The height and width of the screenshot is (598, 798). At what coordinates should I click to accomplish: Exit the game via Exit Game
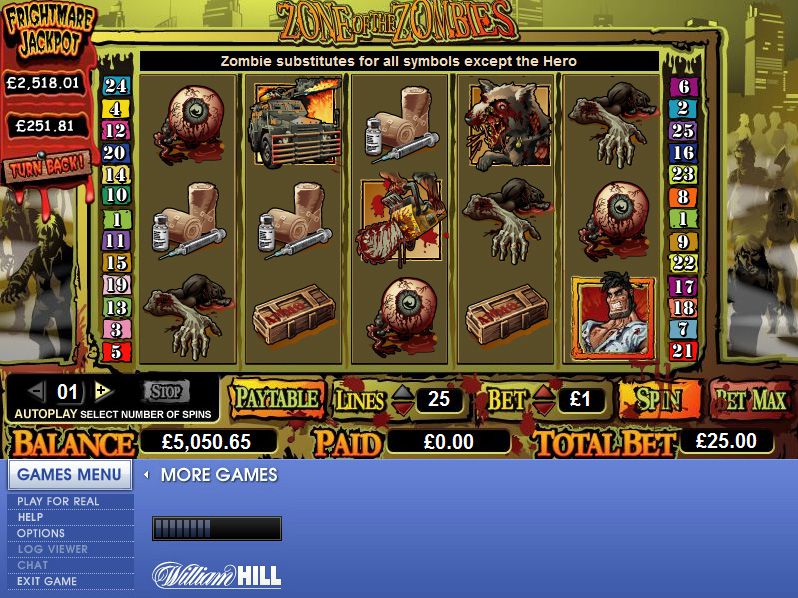[47, 581]
